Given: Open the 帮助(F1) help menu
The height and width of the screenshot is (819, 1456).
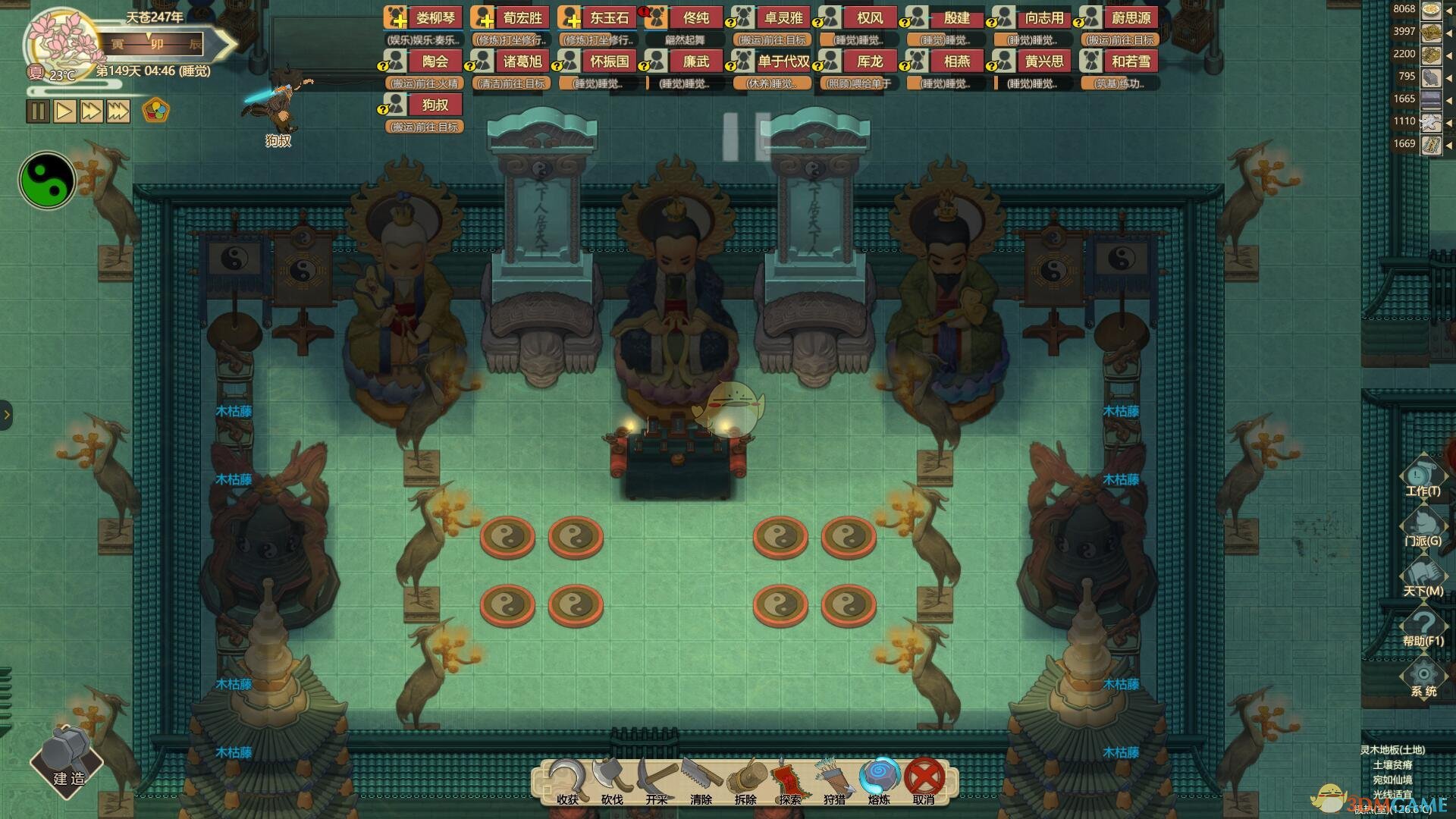Looking at the screenshot, I should click(1423, 628).
